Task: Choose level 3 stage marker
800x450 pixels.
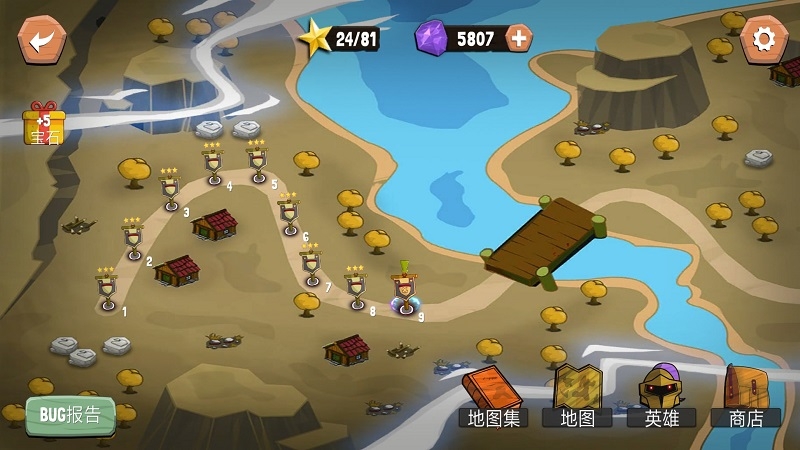Action: pyautogui.click(x=171, y=190)
